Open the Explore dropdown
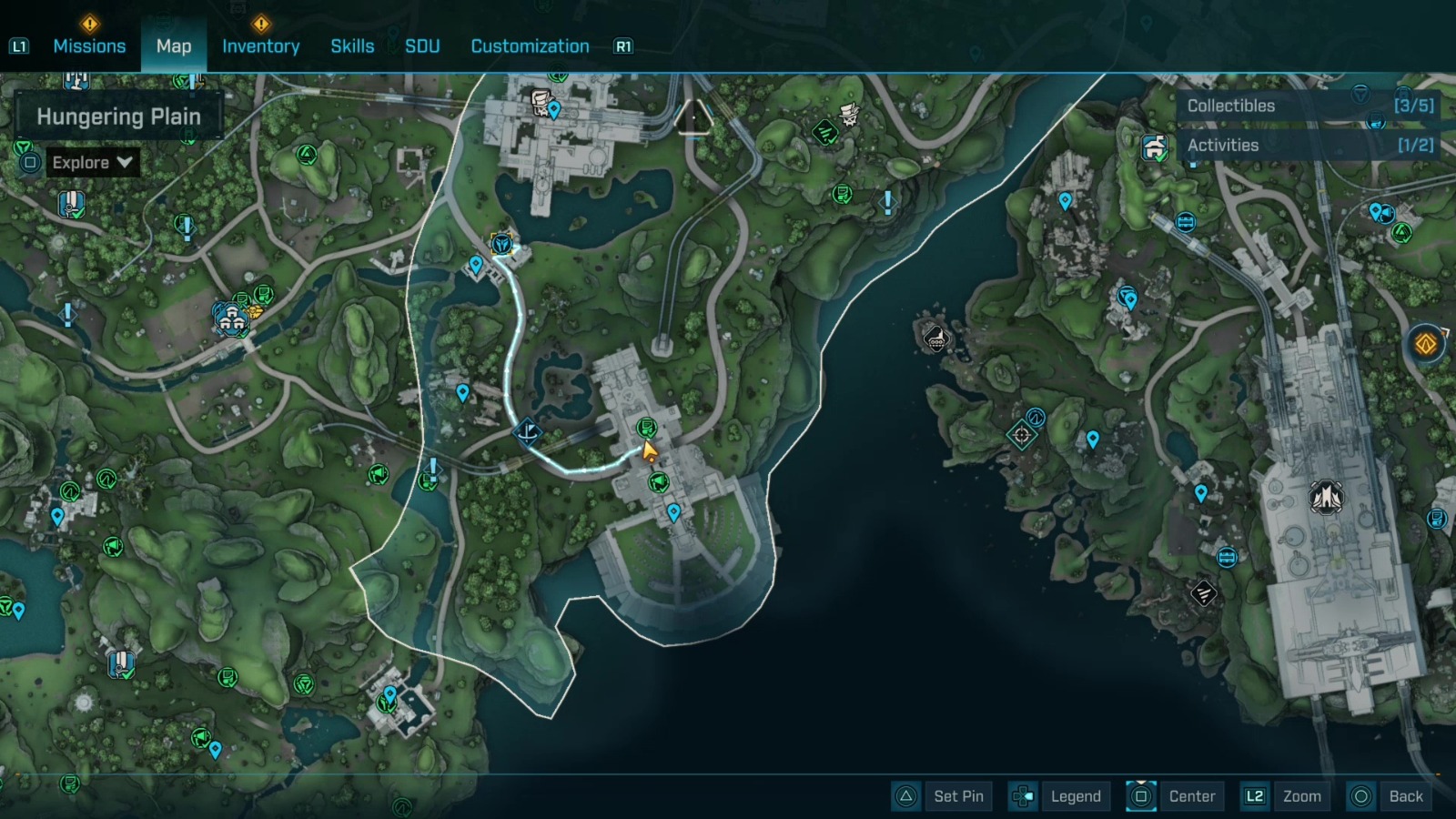1456x819 pixels. pos(91,162)
